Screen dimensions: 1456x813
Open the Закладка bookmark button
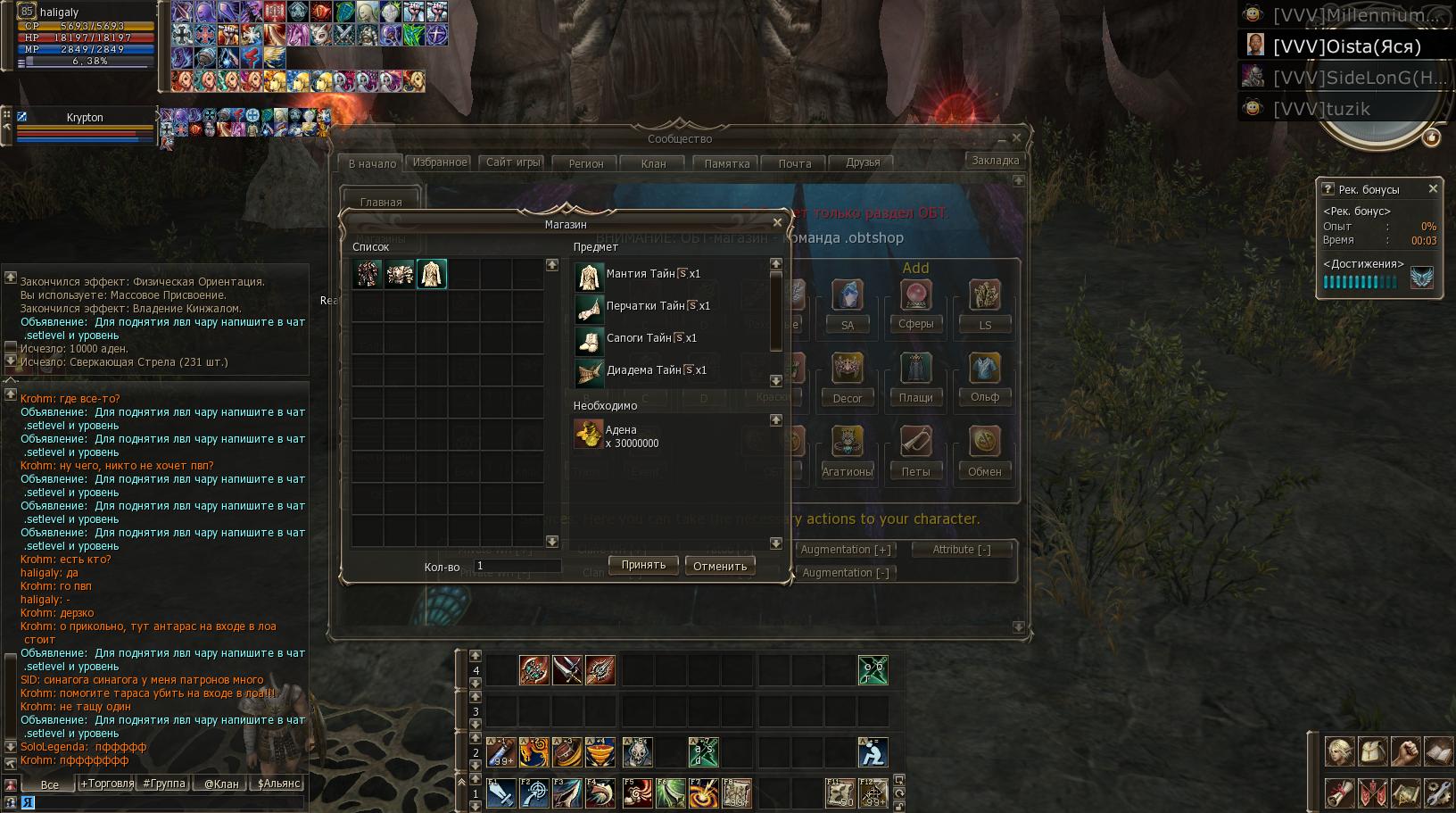(995, 161)
